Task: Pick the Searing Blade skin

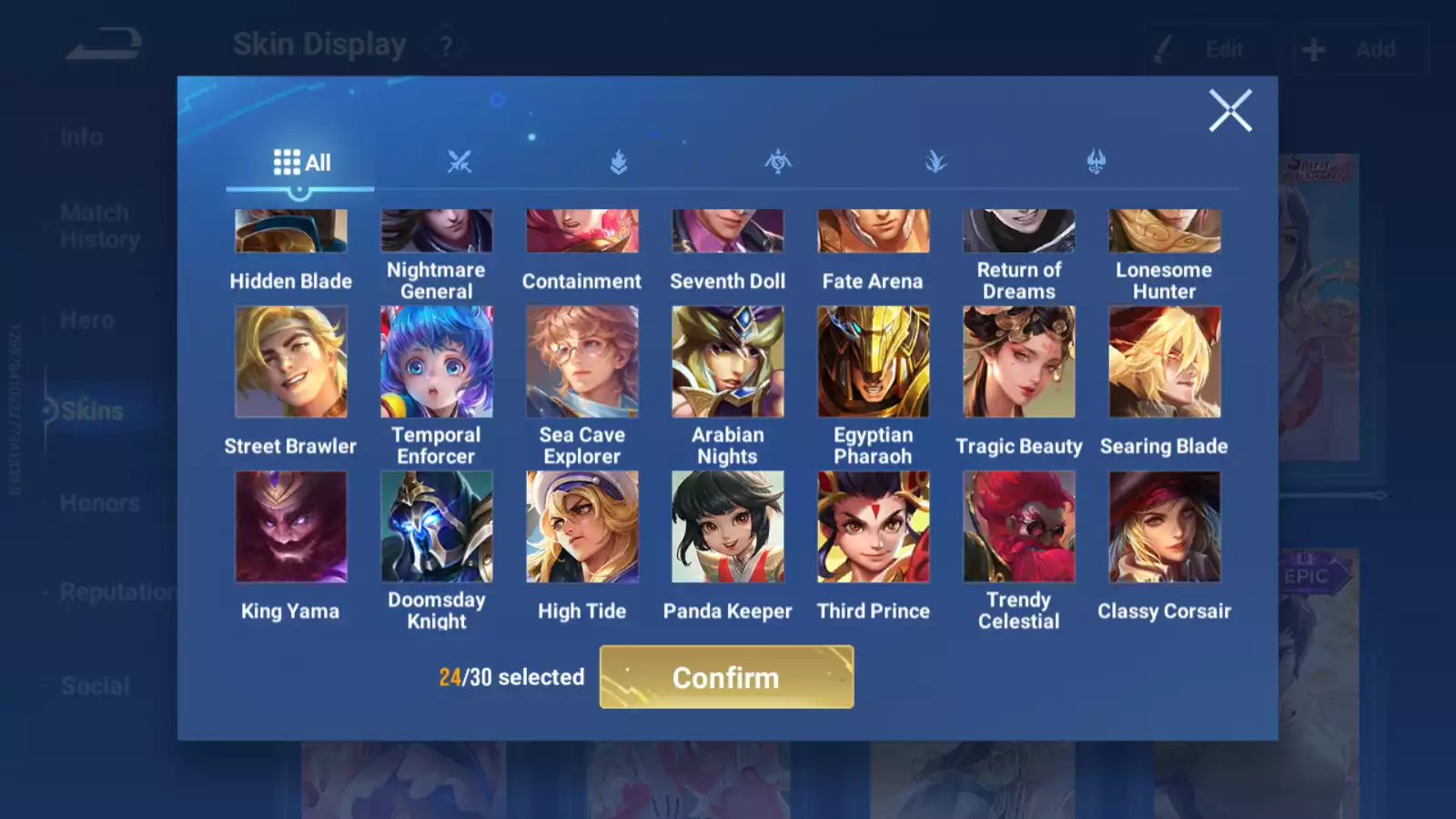Action: click(1165, 362)
